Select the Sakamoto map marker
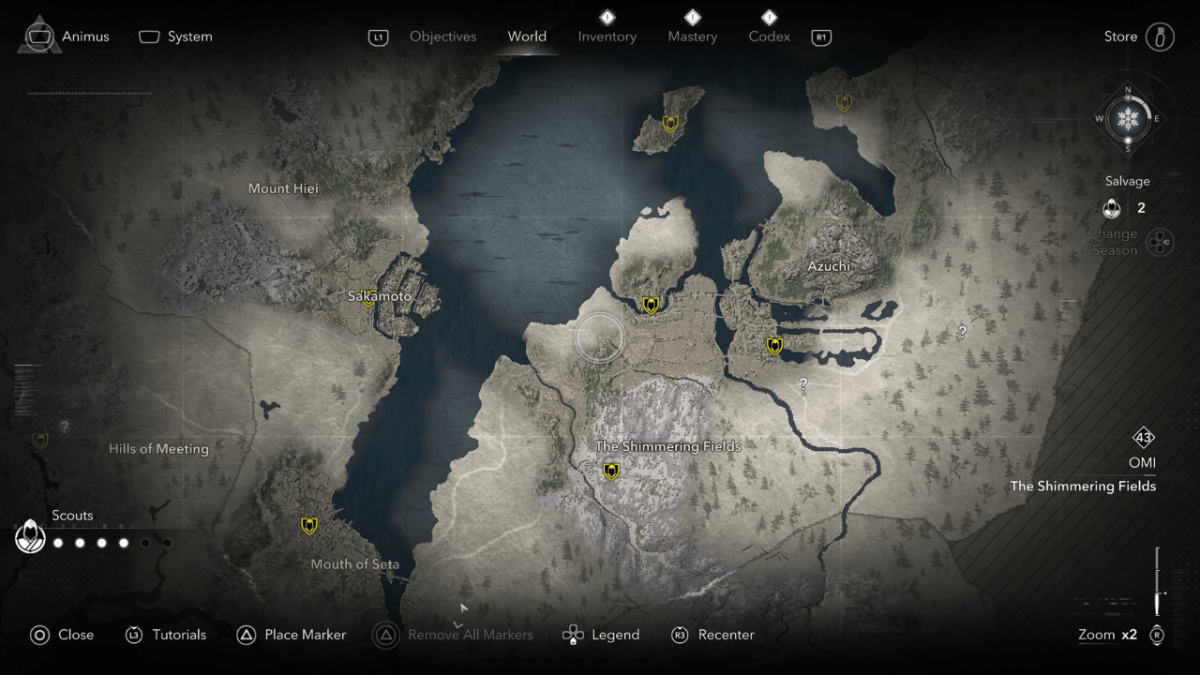 coord(369,298)
